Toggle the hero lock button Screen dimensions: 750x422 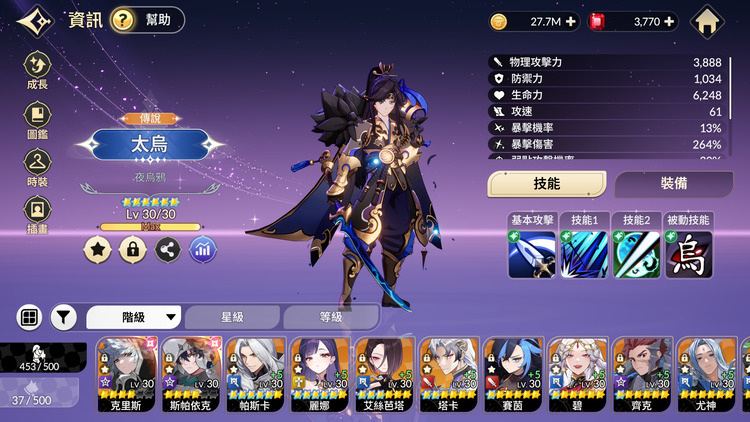click(132, 249)
